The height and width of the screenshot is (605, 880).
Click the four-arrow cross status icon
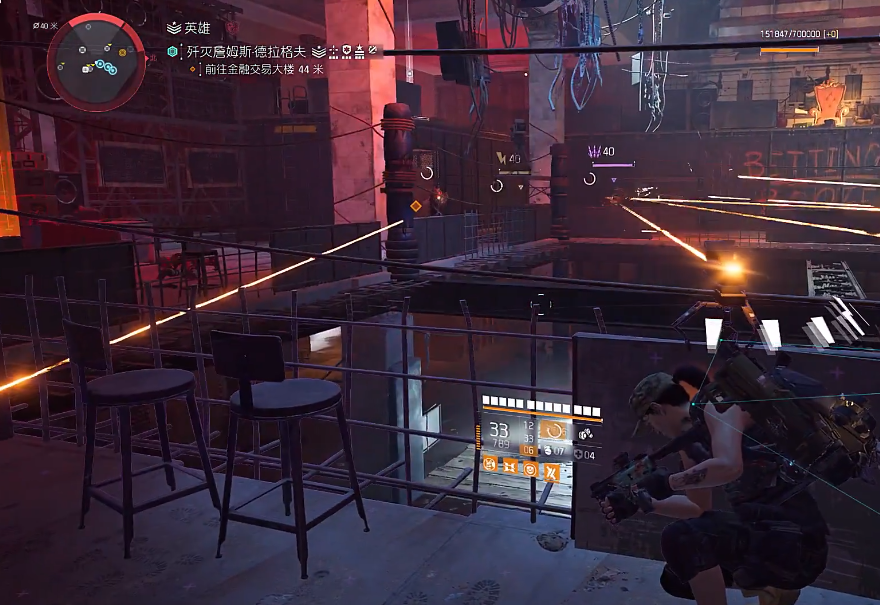509,464
